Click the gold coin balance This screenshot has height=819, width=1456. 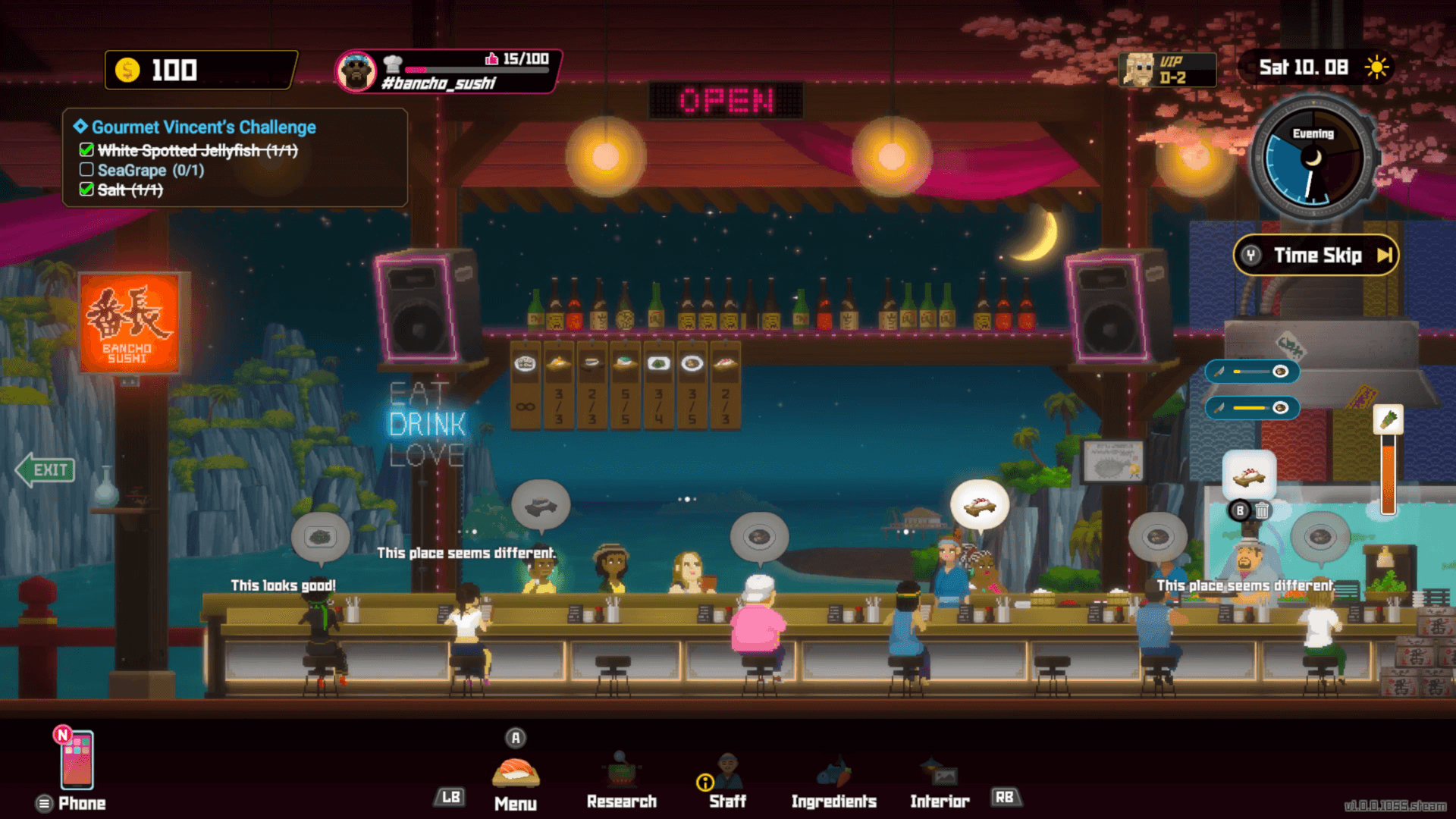(200, 71)
